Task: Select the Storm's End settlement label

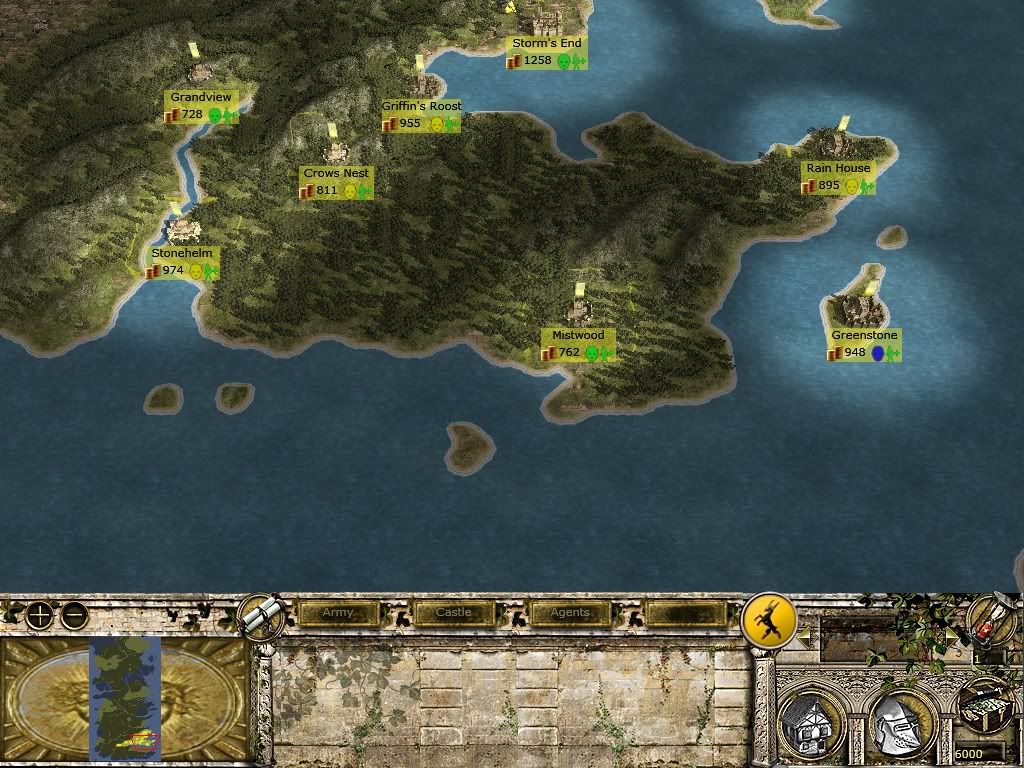Action: pyautogui.click(x=546, y=44)
